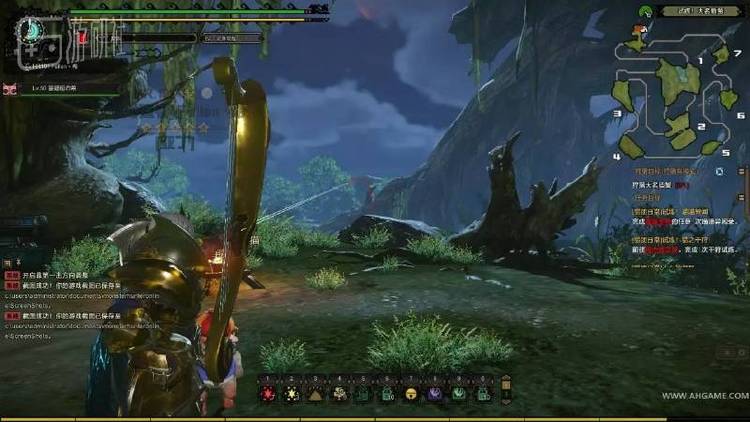Click the companion cat portrait icon
This screenshot has height=422, width=750.
(10, 89)
